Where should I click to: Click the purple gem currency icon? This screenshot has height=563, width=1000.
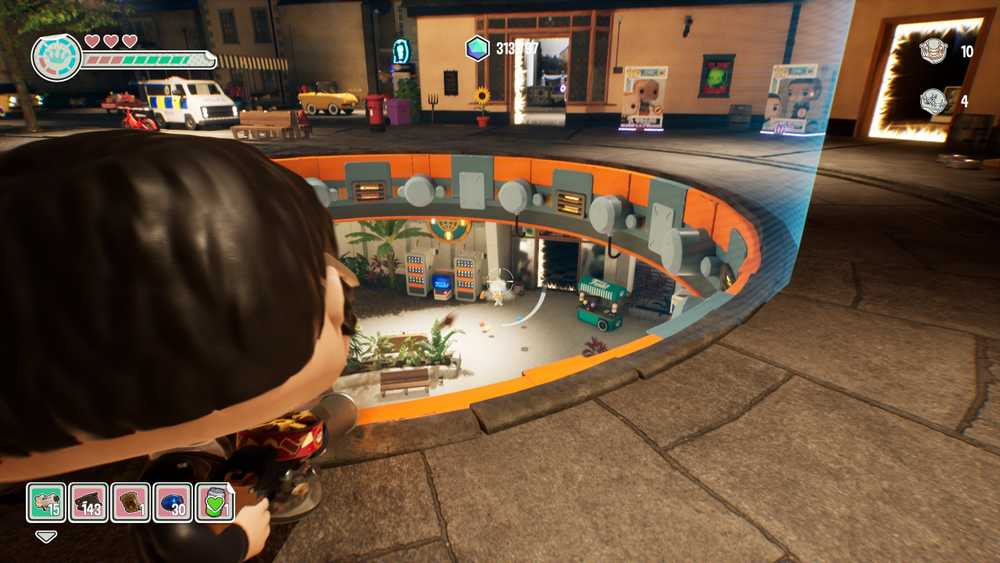478,48
